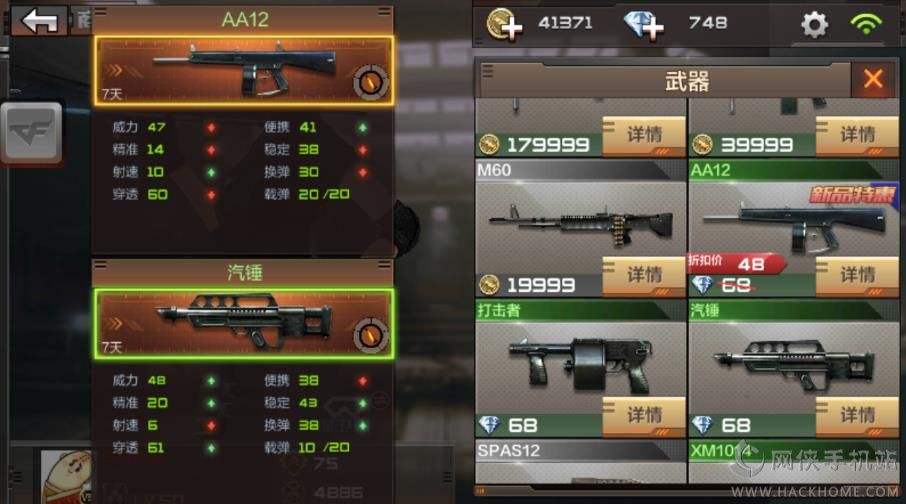Select the AA12 weapon comparison card
906x504 pixels.
[x=245, y=71]
